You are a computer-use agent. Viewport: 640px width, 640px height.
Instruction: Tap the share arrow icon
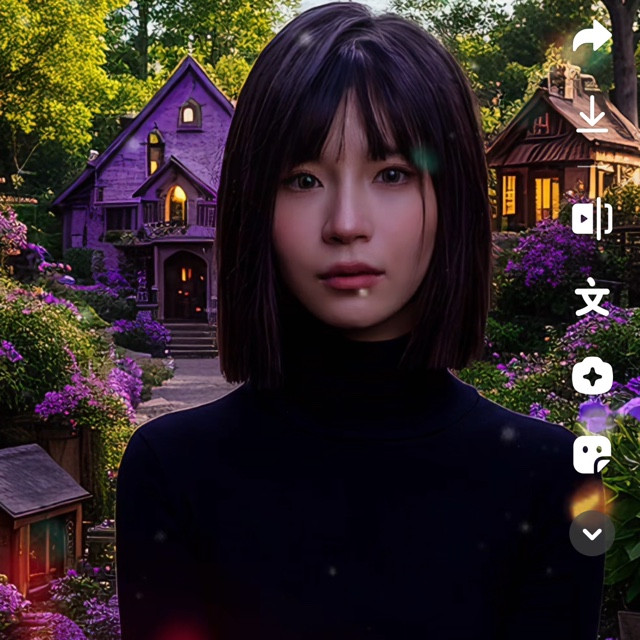click(x=591, y=38)
